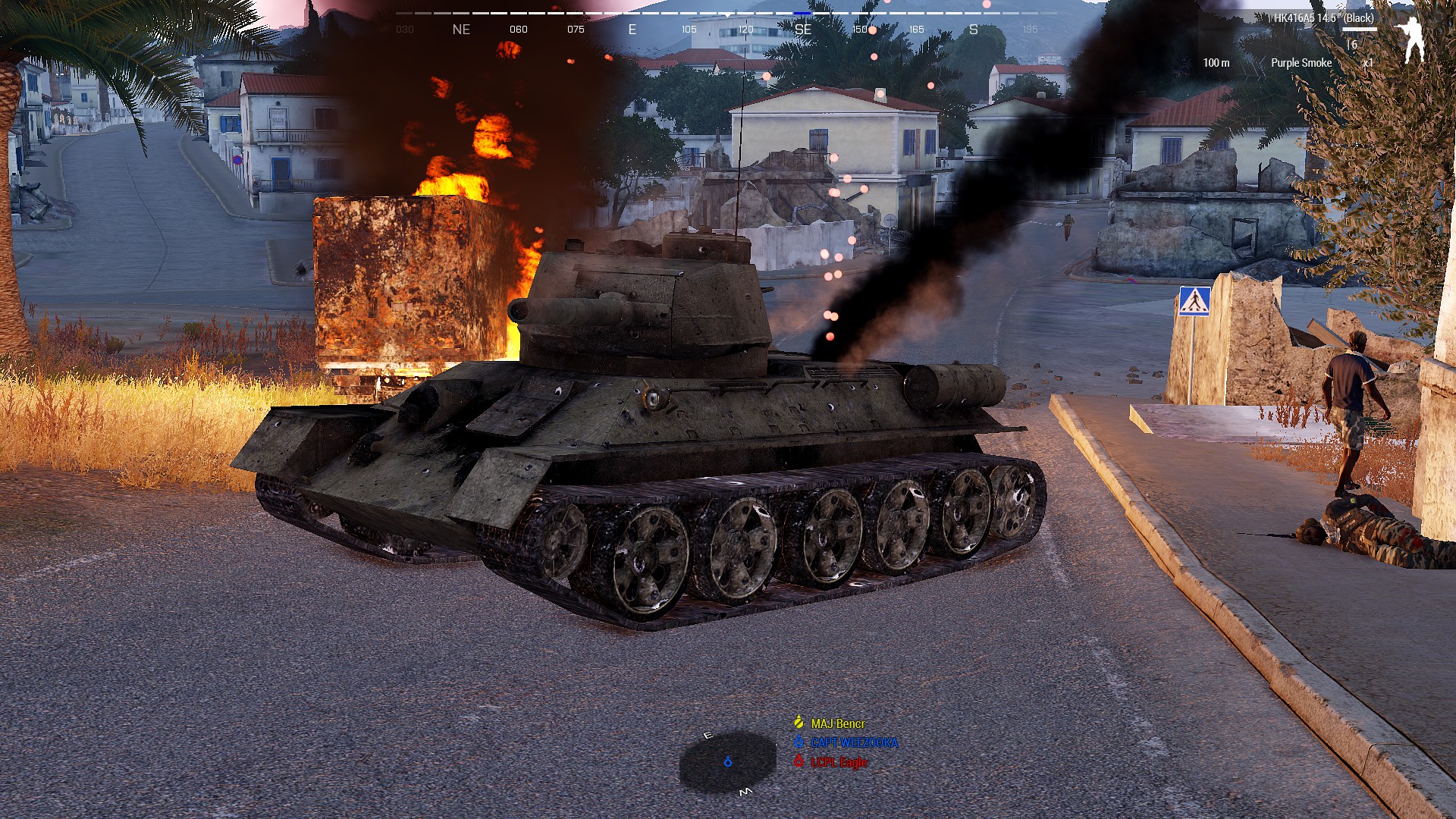Click the Purple Smoke grenade label
1456x819 pixels.
coord(1301,62)
